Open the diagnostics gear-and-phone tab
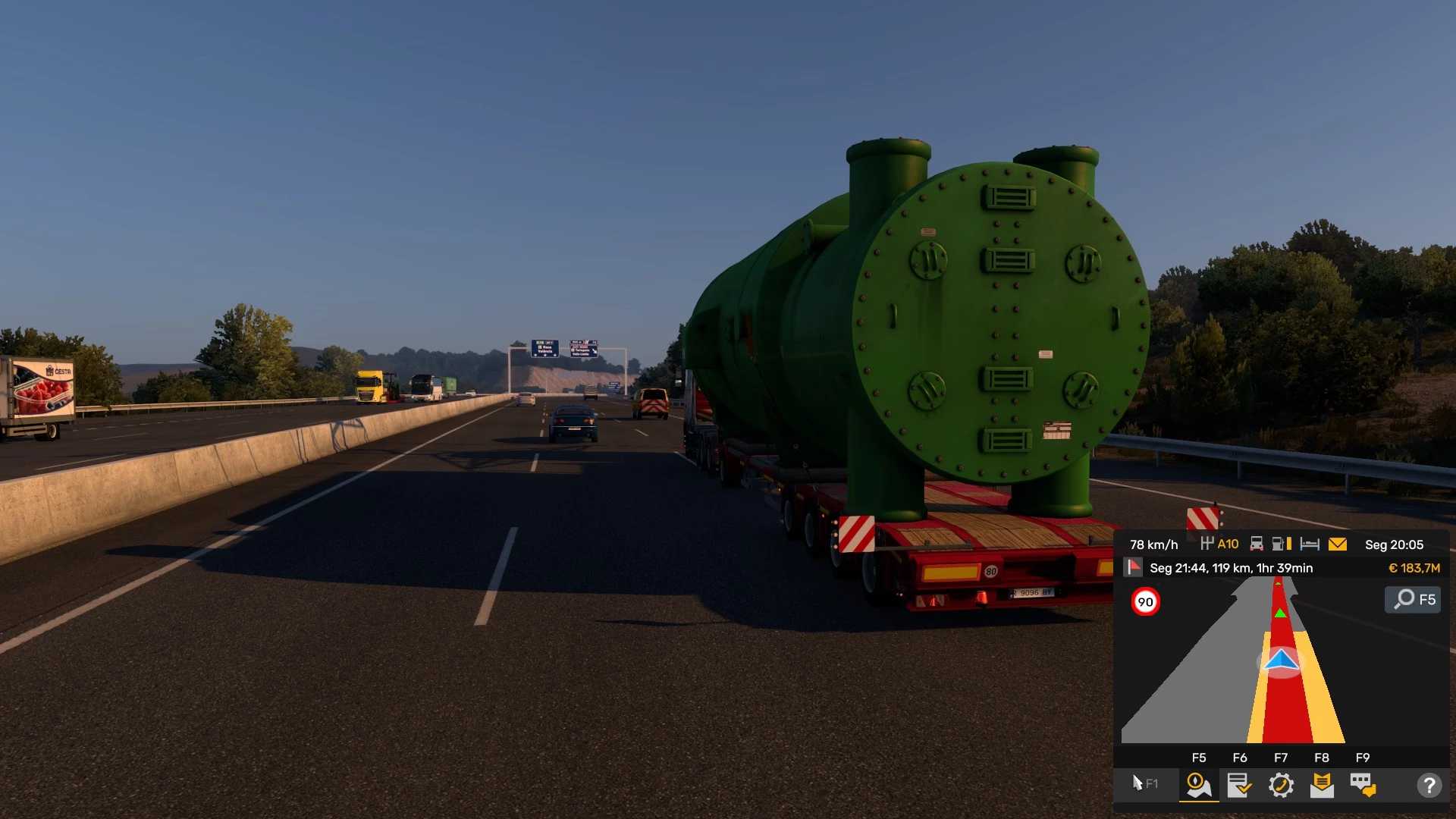1456x819 pixels. pos(1281,785)
